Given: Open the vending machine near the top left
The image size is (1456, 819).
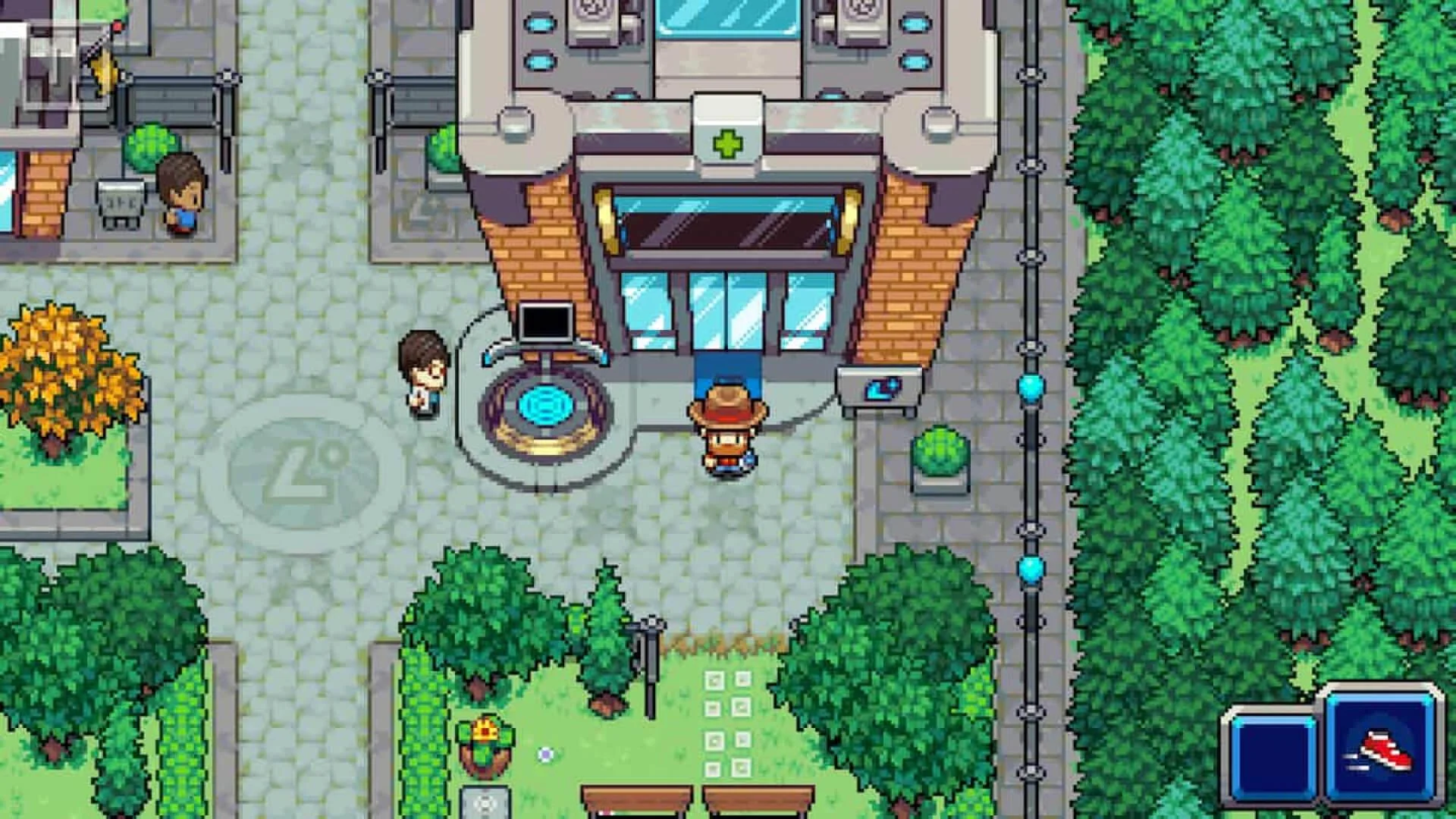Looking at the screenshot, I should click(118, 205).
